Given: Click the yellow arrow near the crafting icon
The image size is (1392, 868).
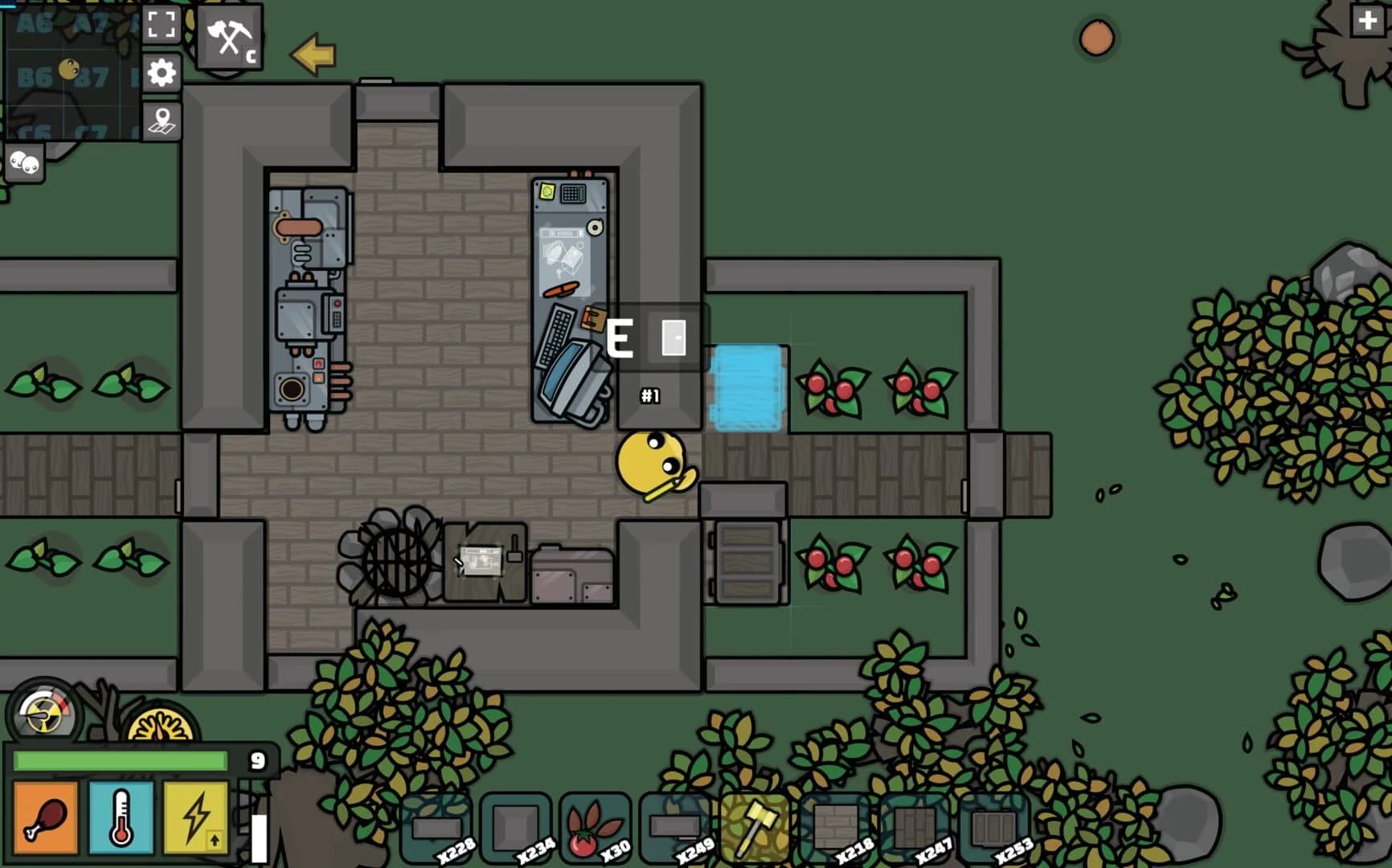Looking at the screenshot, I should [x=312, y=55].
